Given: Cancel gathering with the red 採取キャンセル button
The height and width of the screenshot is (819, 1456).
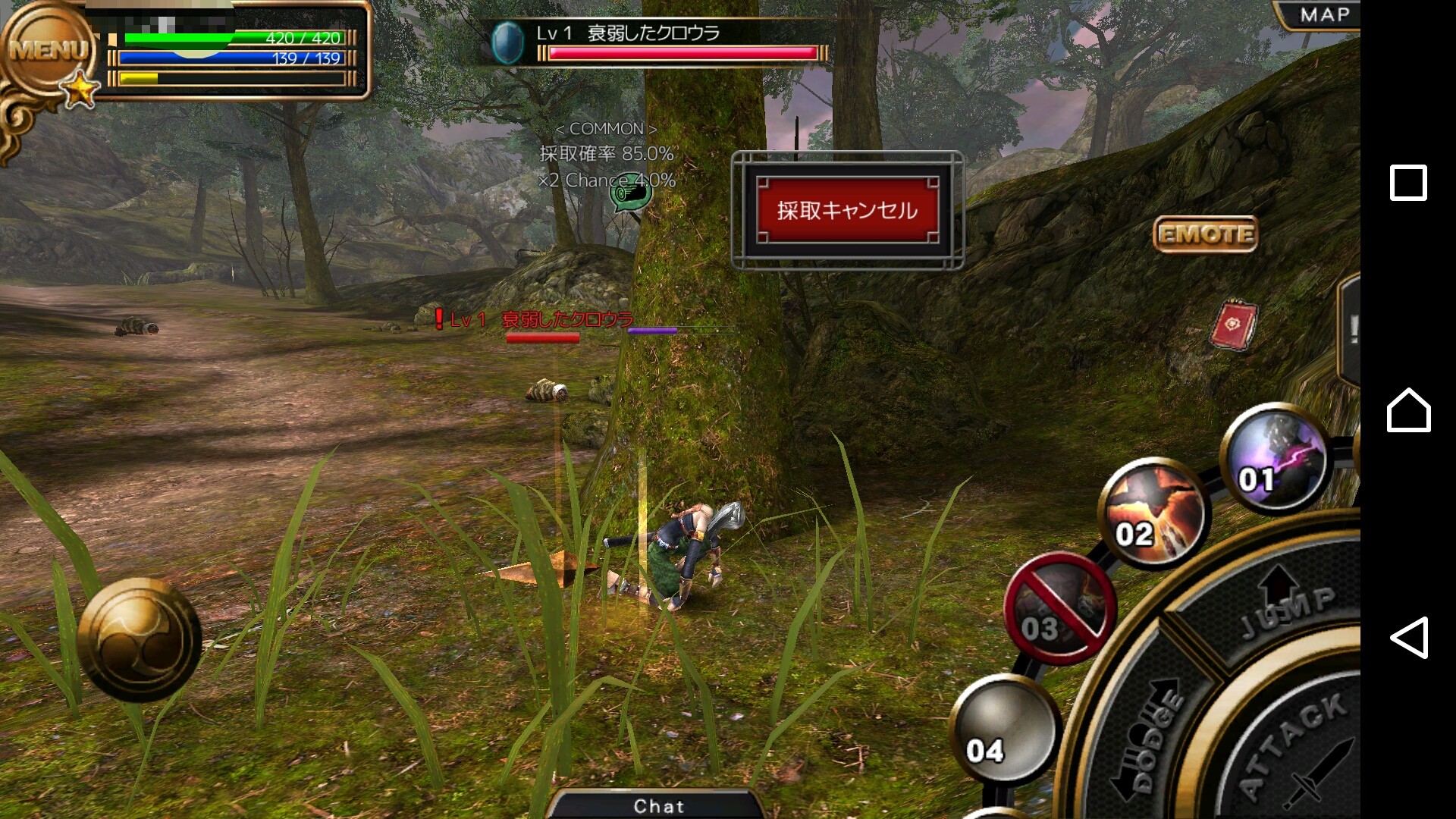Looking at the screenshot, I should (847, 210).
